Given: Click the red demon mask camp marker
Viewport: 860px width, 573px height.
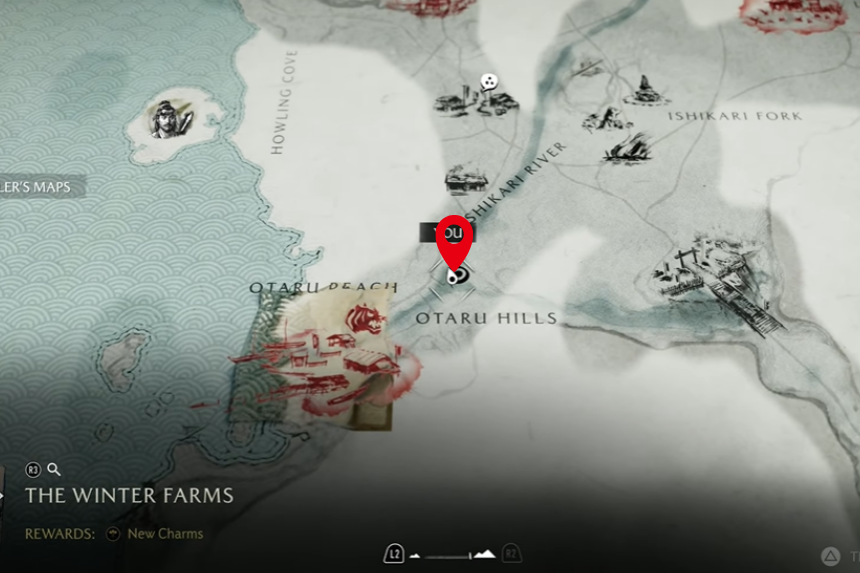Looking at the screenshot, I should (362, 320).
